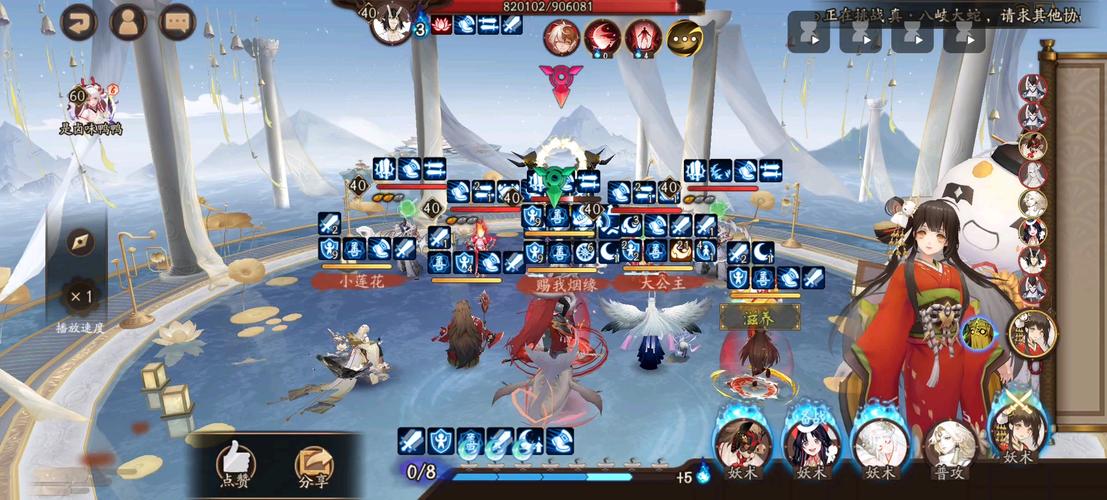Select the golden three-dots boss skill icon

684,38
